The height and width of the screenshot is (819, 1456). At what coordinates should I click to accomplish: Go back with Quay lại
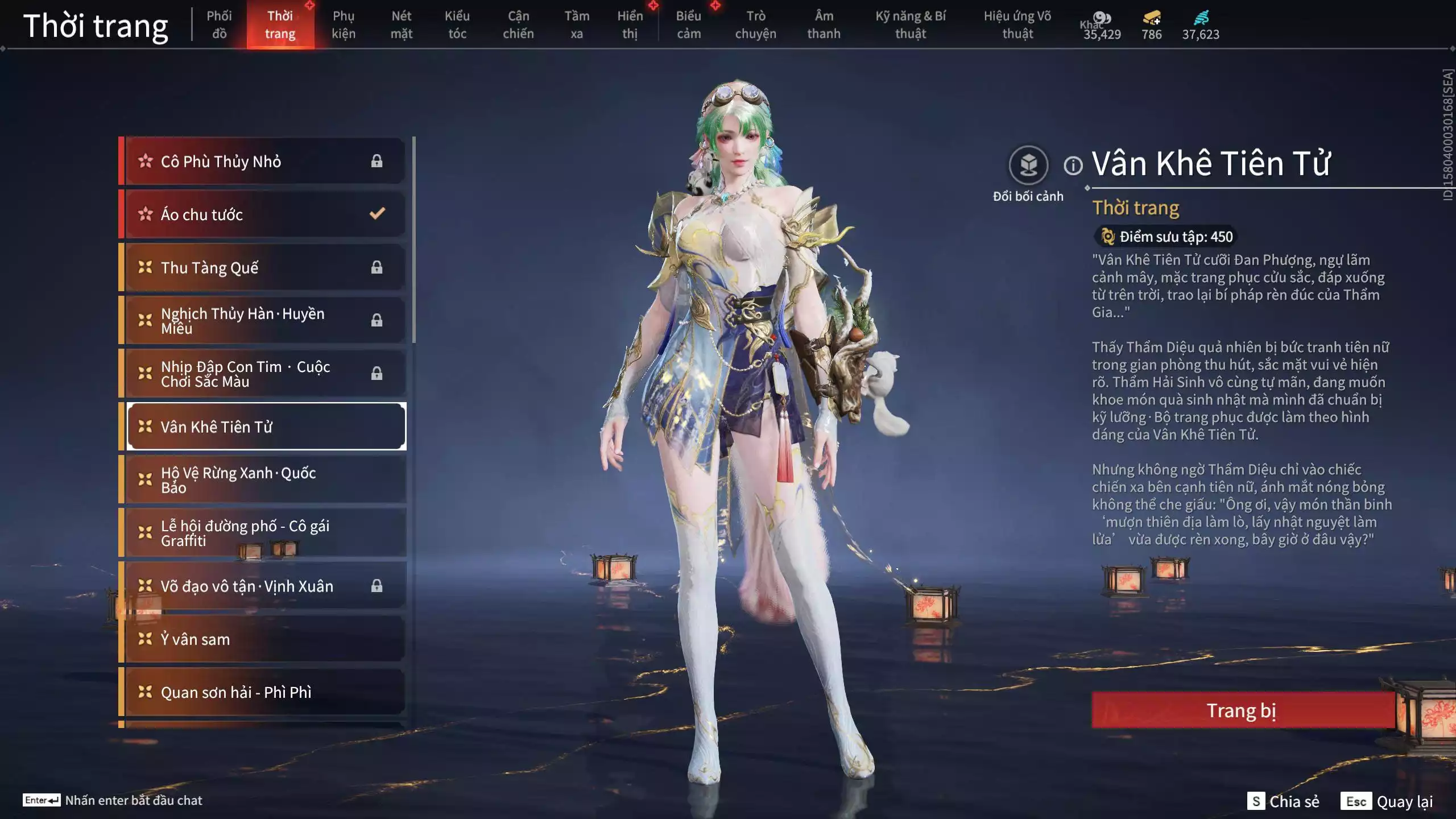1387,801
